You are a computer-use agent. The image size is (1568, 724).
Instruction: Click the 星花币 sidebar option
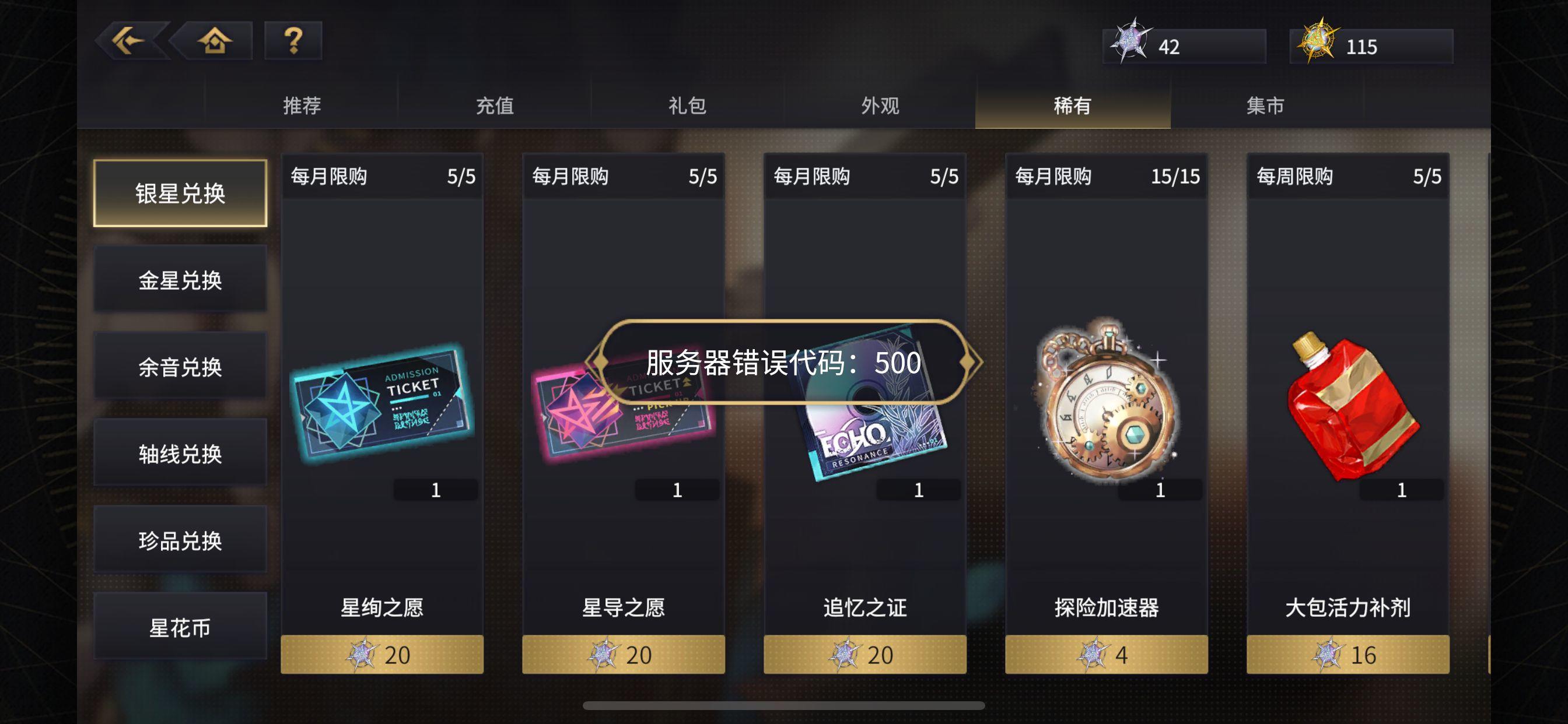(x=180, y=627)
